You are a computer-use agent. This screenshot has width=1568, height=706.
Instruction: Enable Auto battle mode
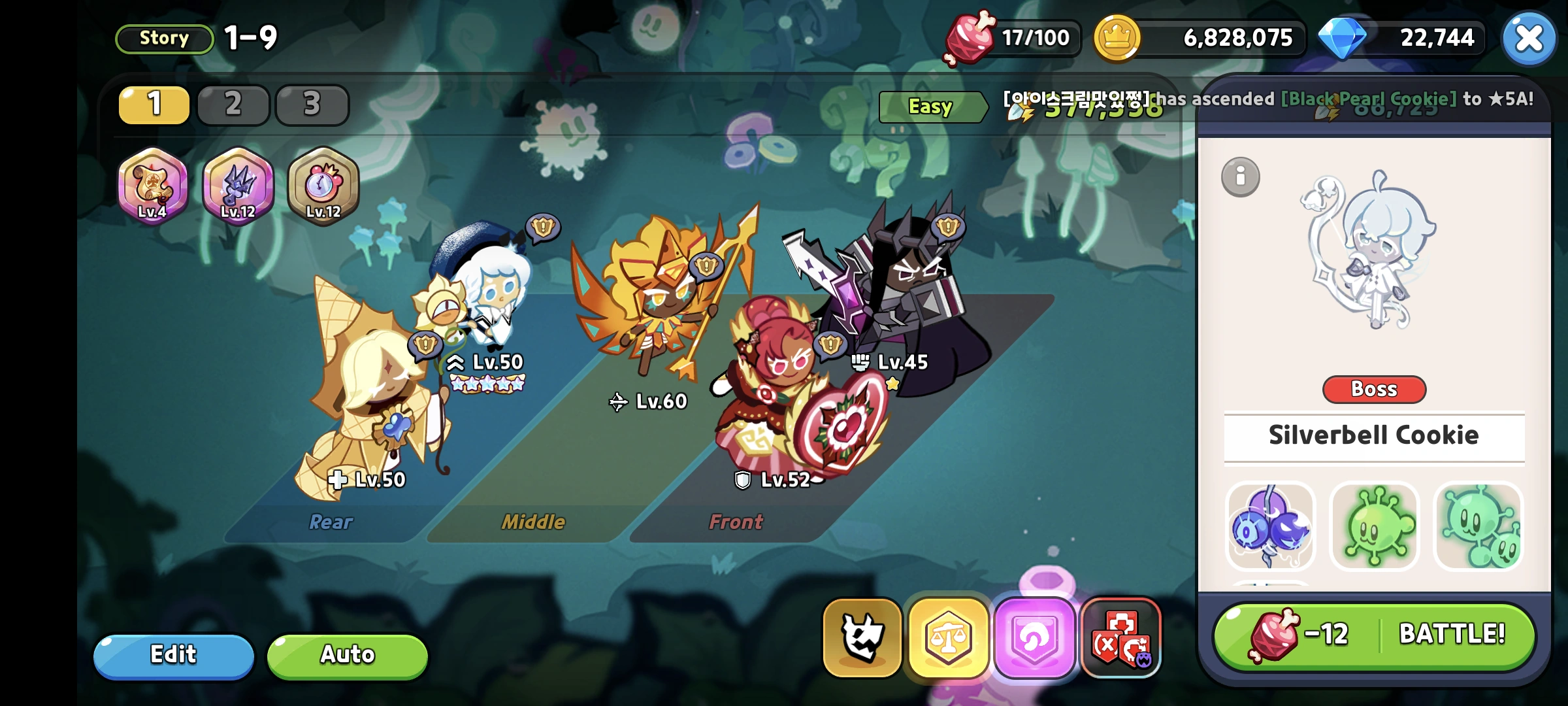point(346,655)
